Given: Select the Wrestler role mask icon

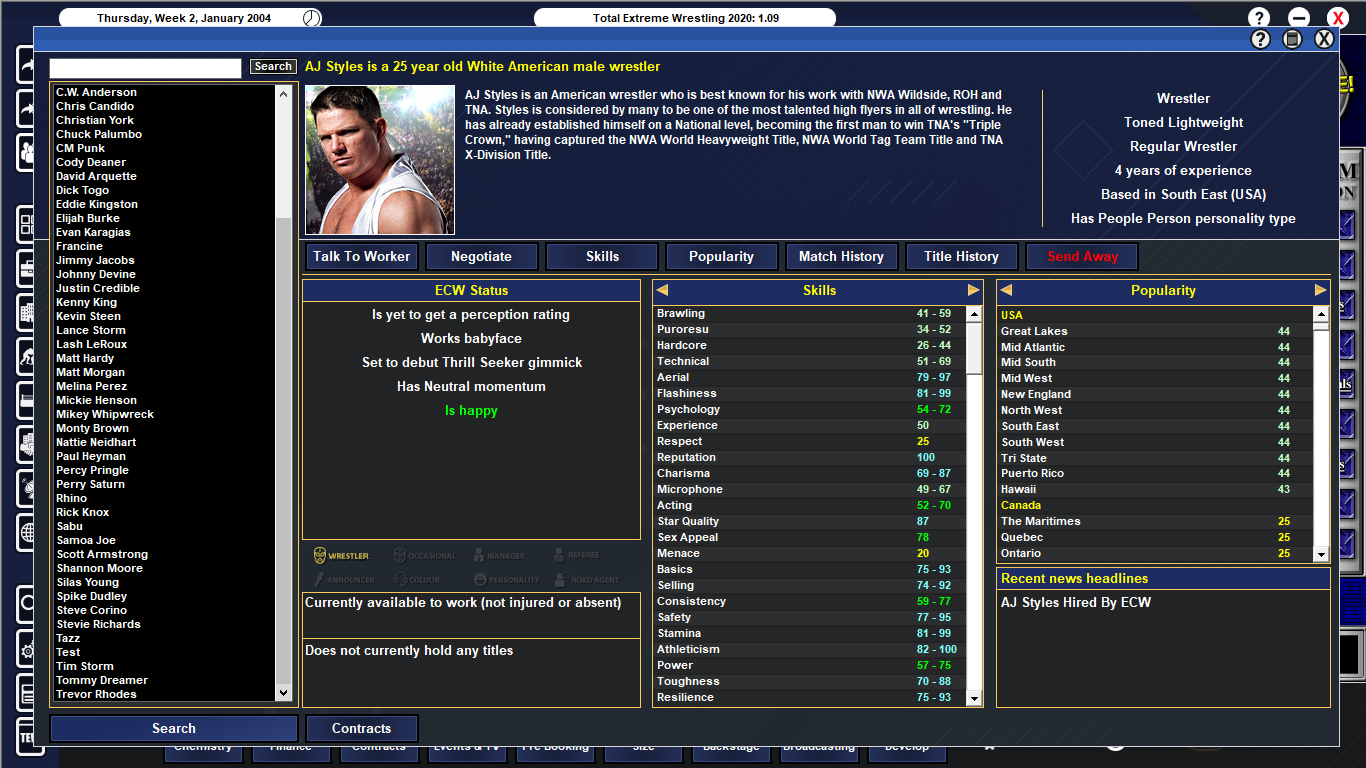Looking at the screenshot, I should (x=319, y=556).
